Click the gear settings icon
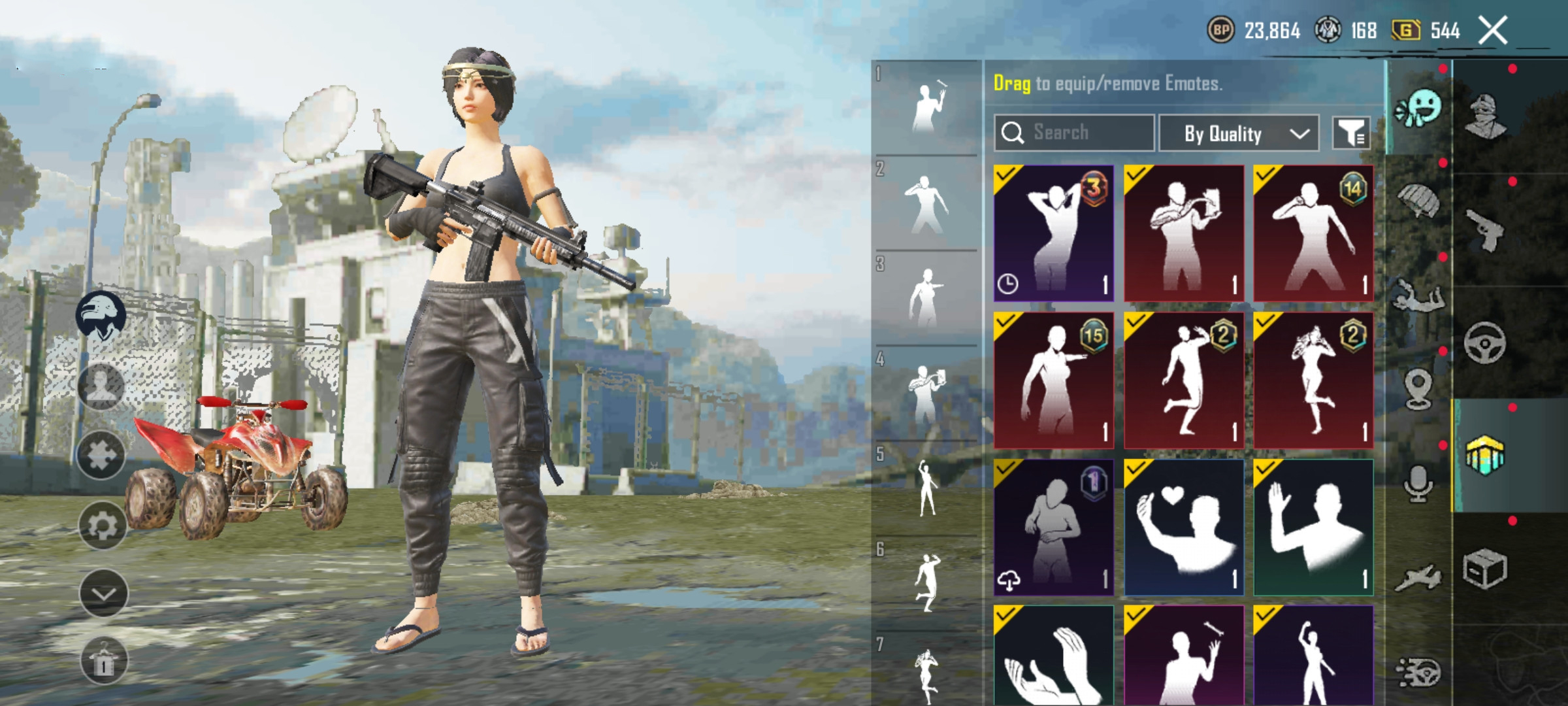 (x=102, y=525)
